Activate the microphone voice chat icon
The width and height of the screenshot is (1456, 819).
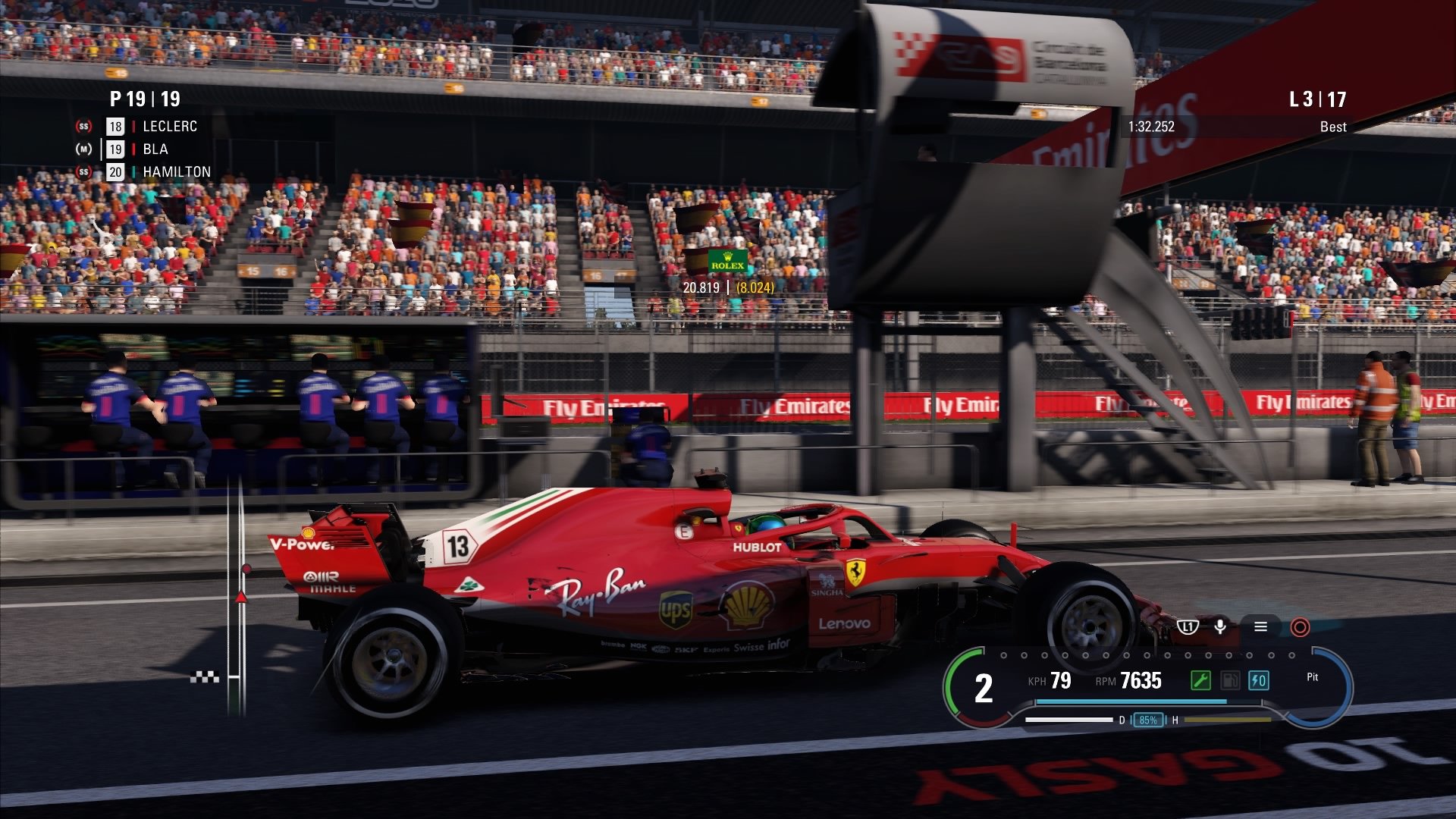[1220, 627]
